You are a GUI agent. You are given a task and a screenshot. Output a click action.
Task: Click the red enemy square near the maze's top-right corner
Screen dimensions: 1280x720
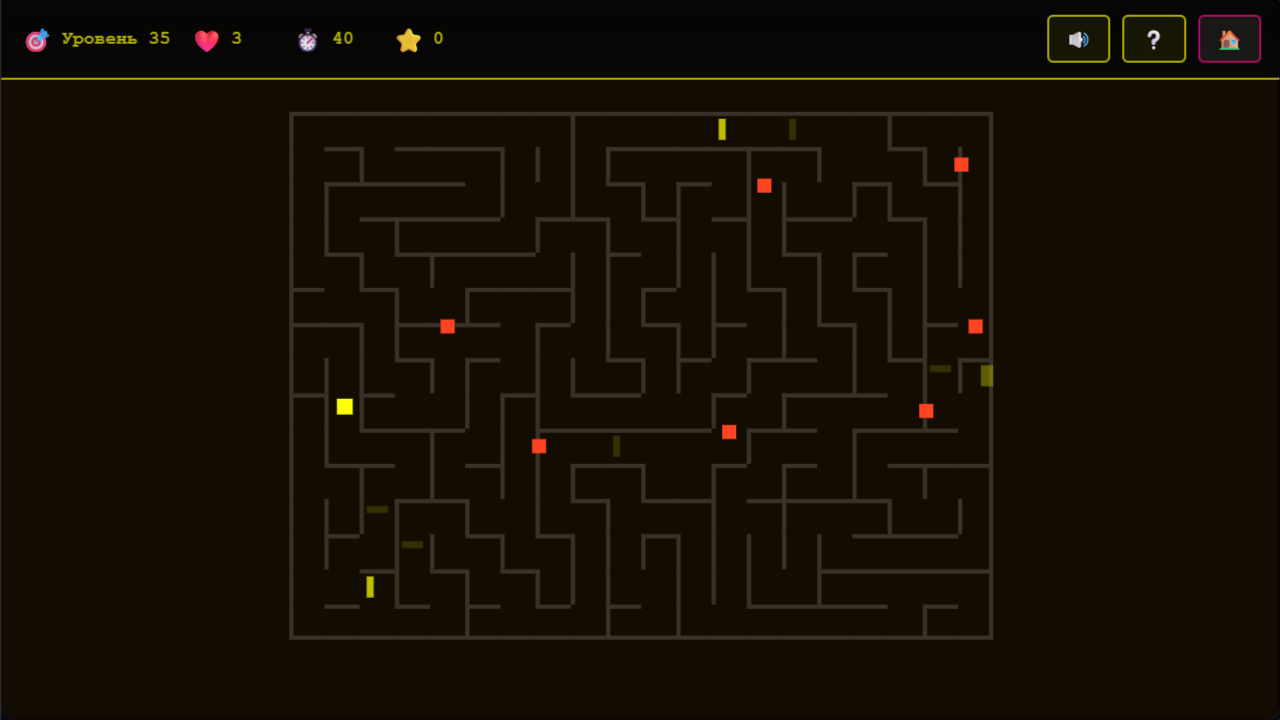click(961, 164)
